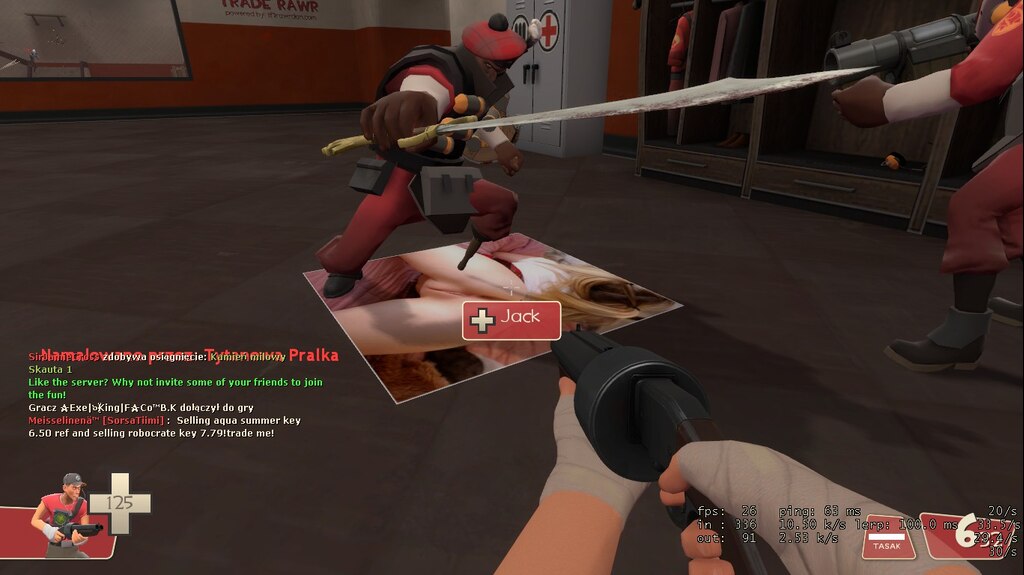Select the TASAK weapon indicator
The image size is (1024, 575).
pyautogui.click(x=886, y=538)
